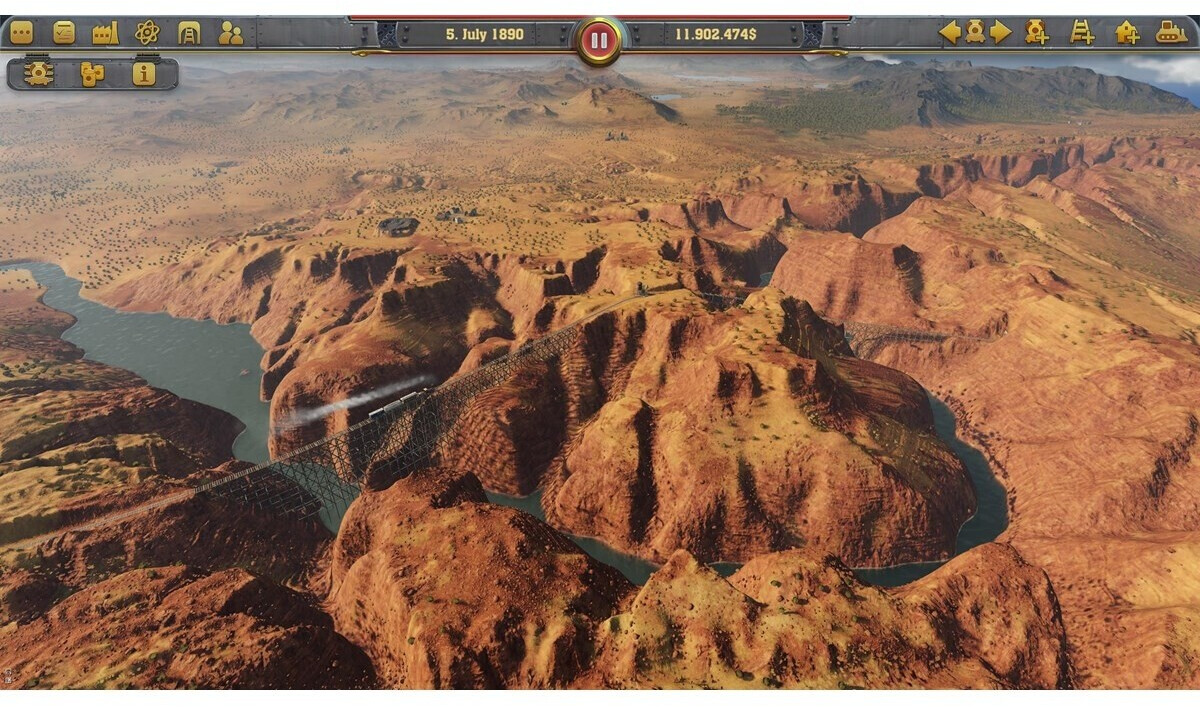Show the goods barrels overview
The image size is (1200, 707).
[x=92, y=73]
